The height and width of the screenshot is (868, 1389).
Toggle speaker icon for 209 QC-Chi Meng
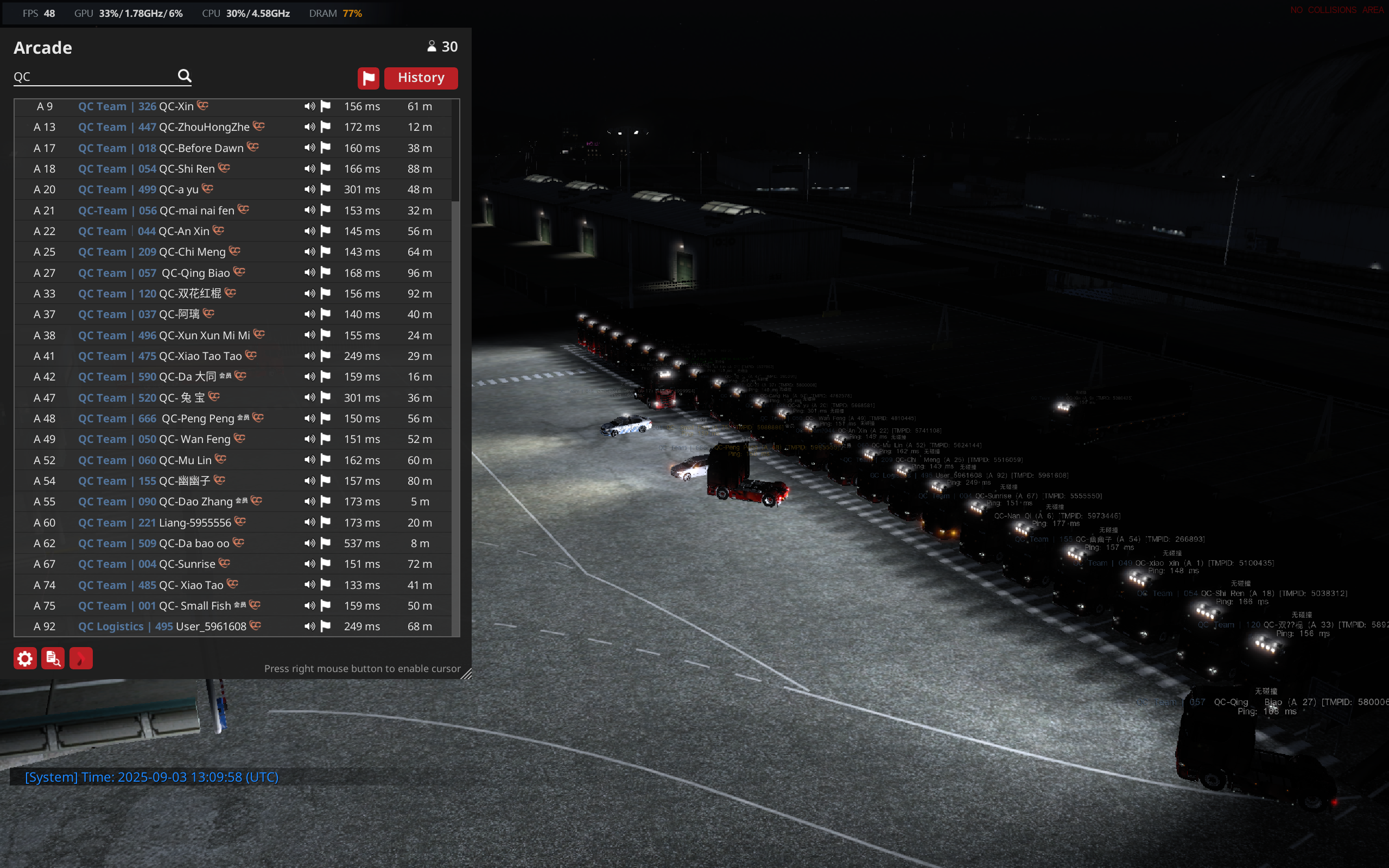pyautogui.click(x=309, y=251)
